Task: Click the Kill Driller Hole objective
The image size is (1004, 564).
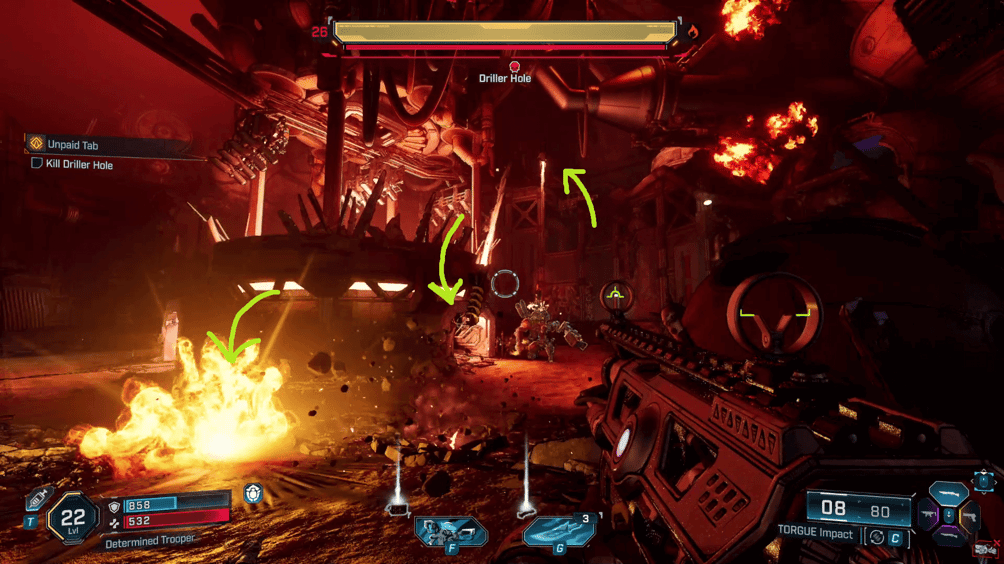Action: pyautogui.click(x=78, y=165)
